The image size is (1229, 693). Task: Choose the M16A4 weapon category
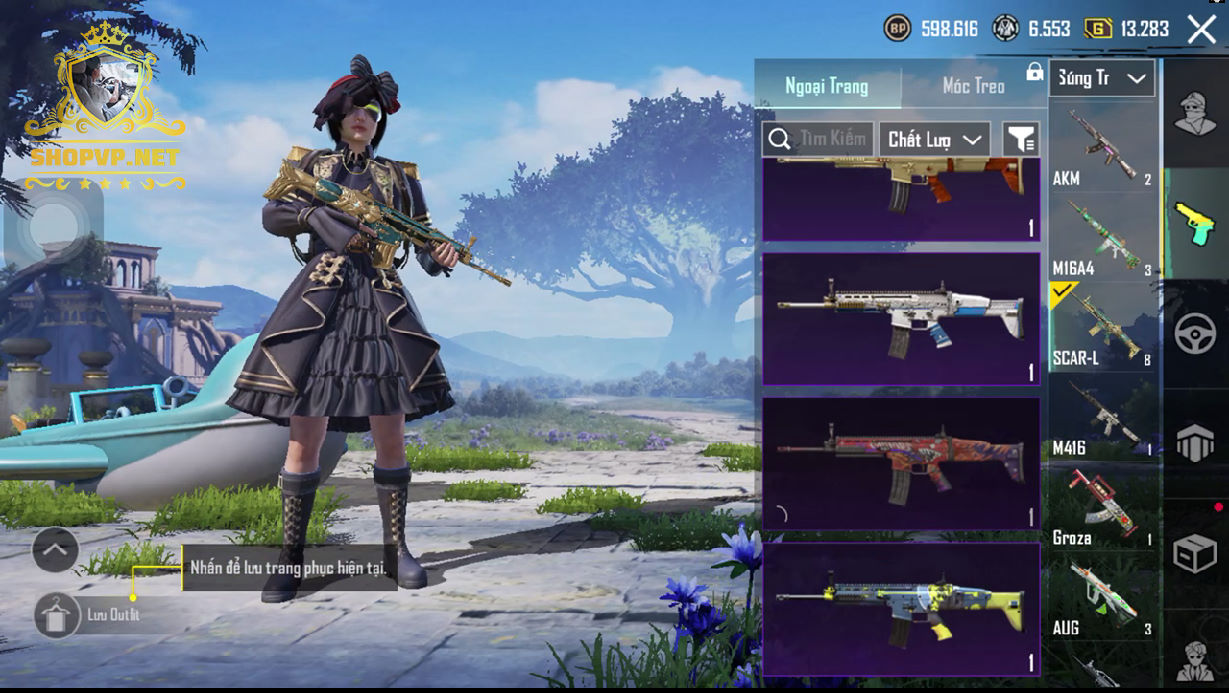[1102, 236]
